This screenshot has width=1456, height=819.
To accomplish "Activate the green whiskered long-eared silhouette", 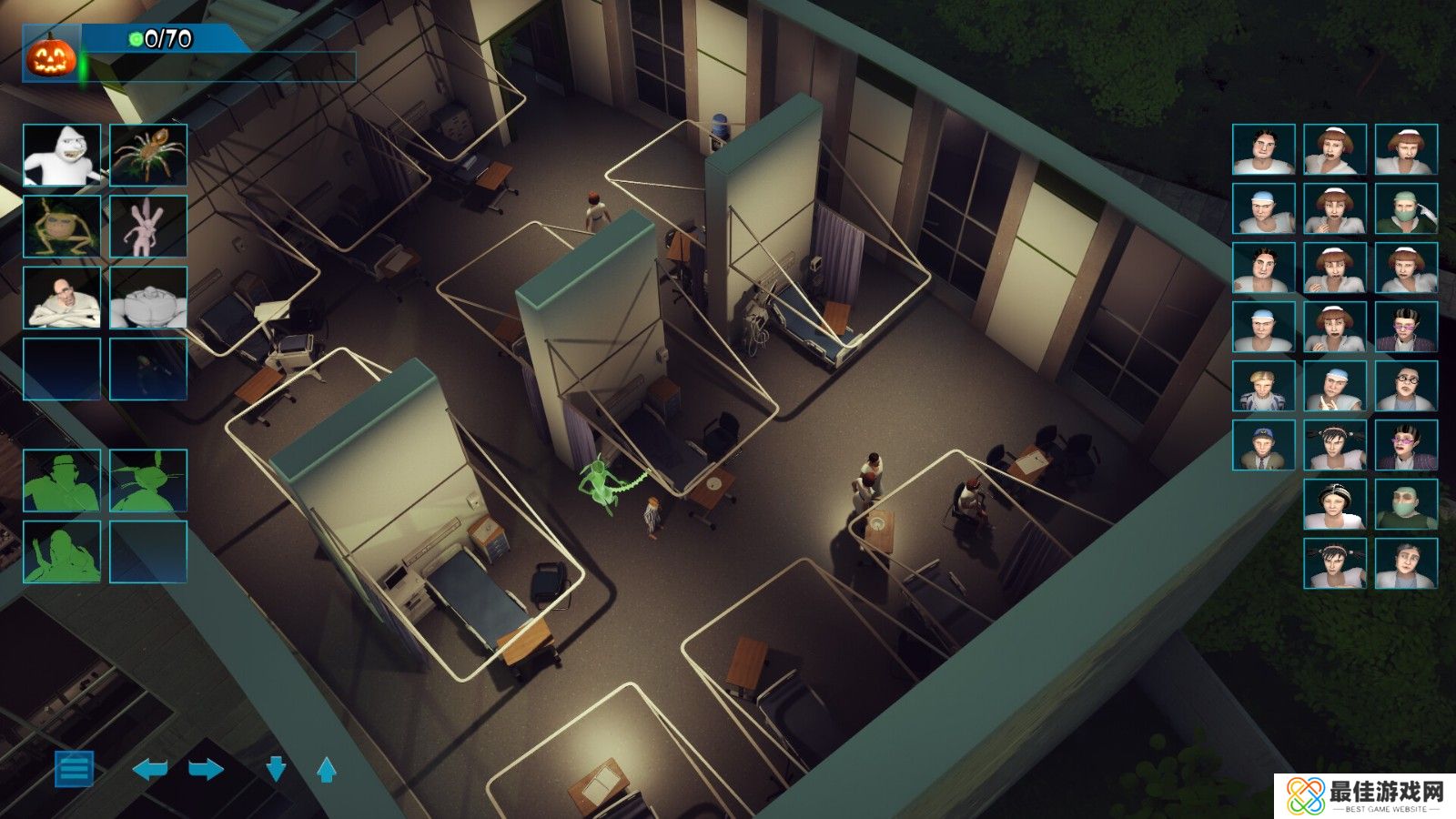I will click(148, 480).
